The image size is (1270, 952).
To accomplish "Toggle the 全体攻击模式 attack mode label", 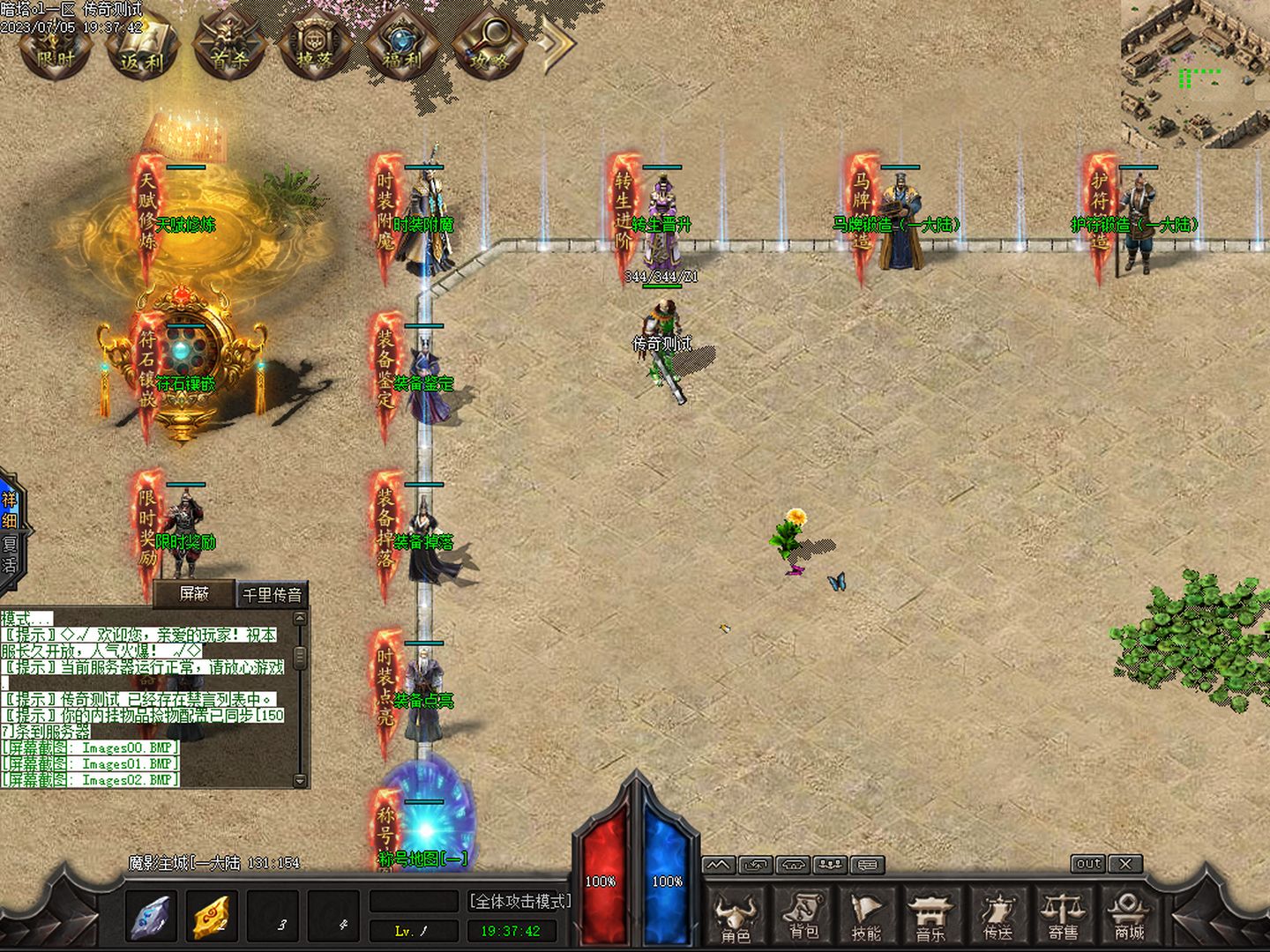I will point(519,901).
